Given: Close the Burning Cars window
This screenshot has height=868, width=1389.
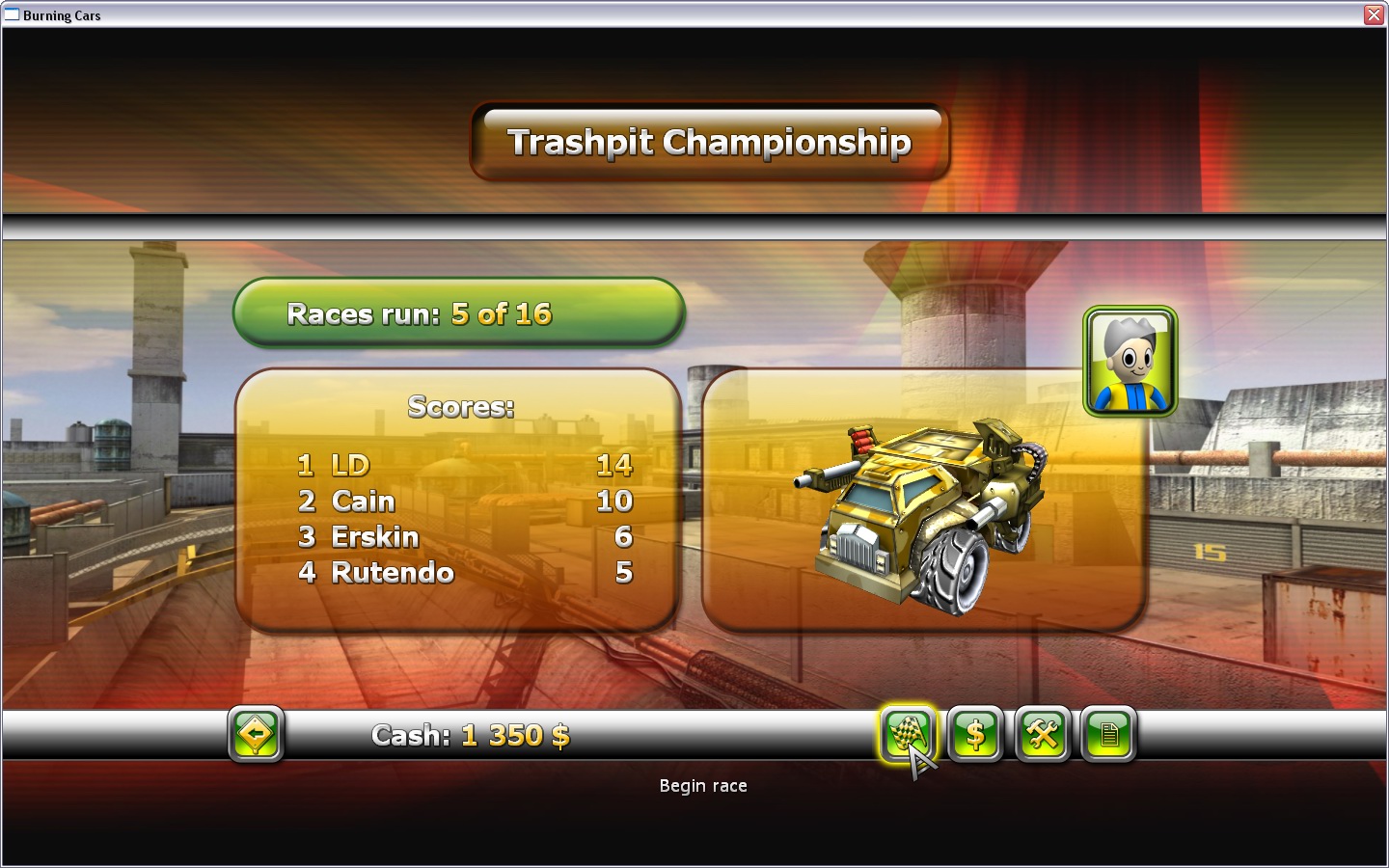Looking at the screenshot, I should [x=1374, y=14].
